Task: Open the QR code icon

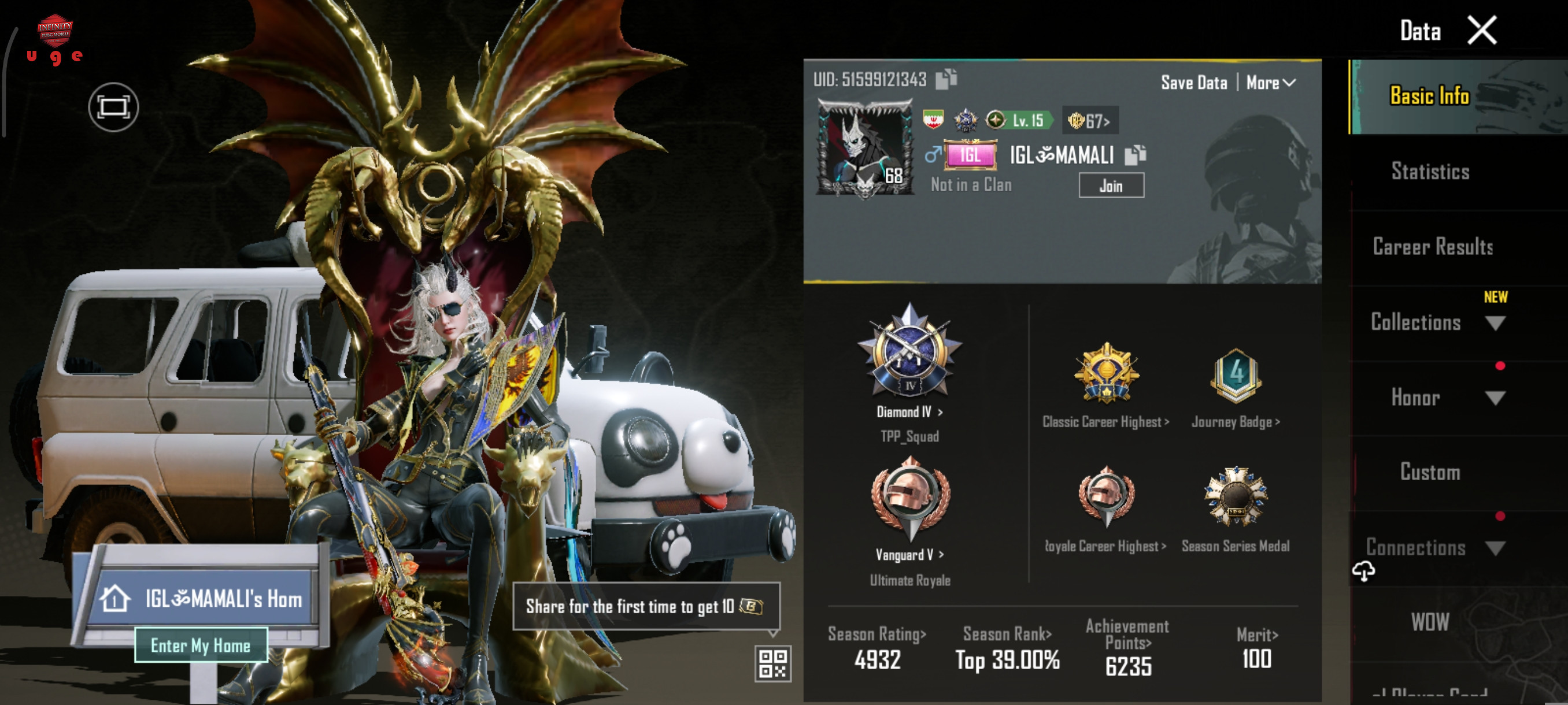Action: [x=772, y=663]
